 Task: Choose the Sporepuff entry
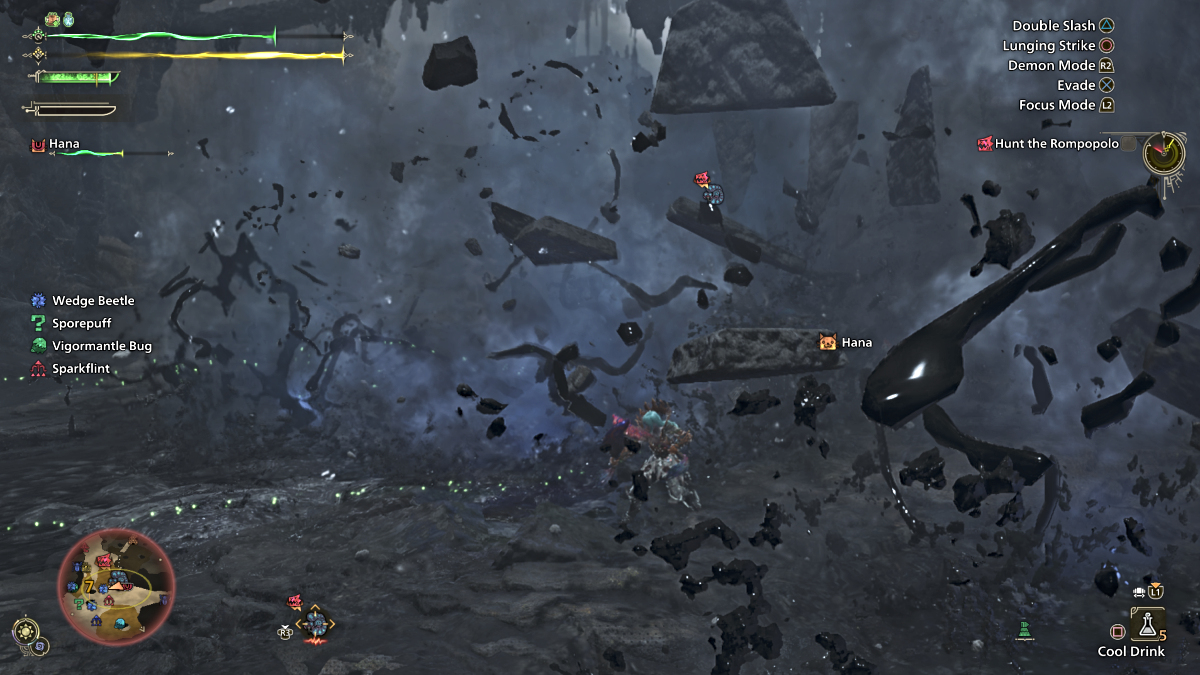(x=81, y=323)
